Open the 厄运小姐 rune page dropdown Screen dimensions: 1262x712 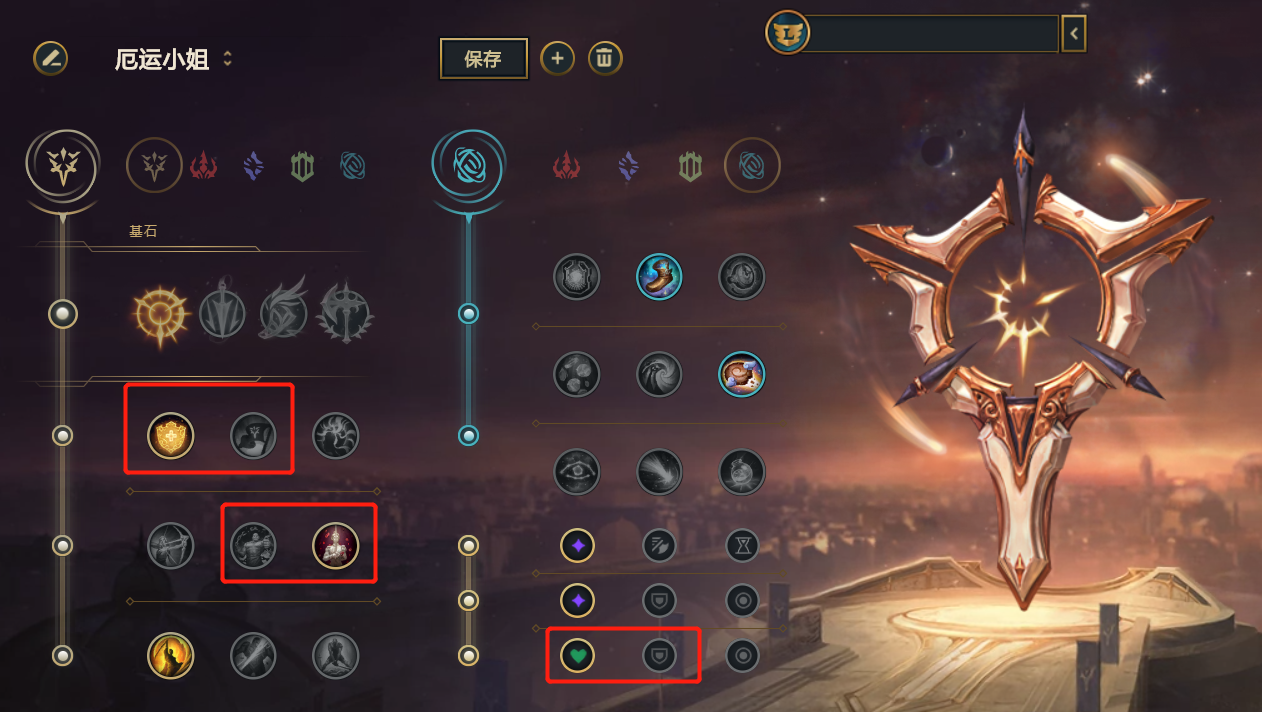pyautogui.click(x=227, y=59)
